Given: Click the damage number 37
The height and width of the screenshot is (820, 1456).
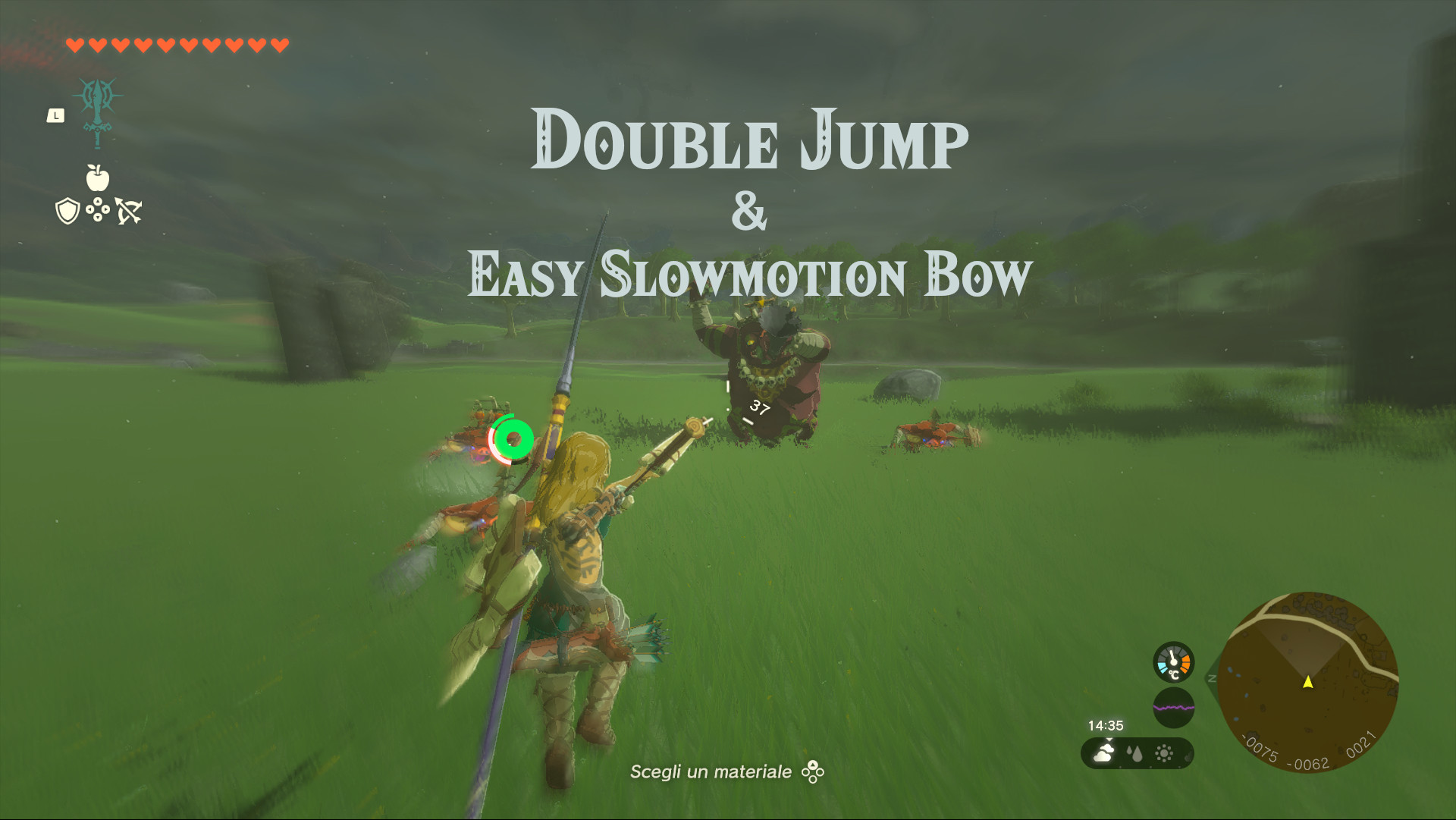Looking at the screenshot, I should tap(758, 408).
